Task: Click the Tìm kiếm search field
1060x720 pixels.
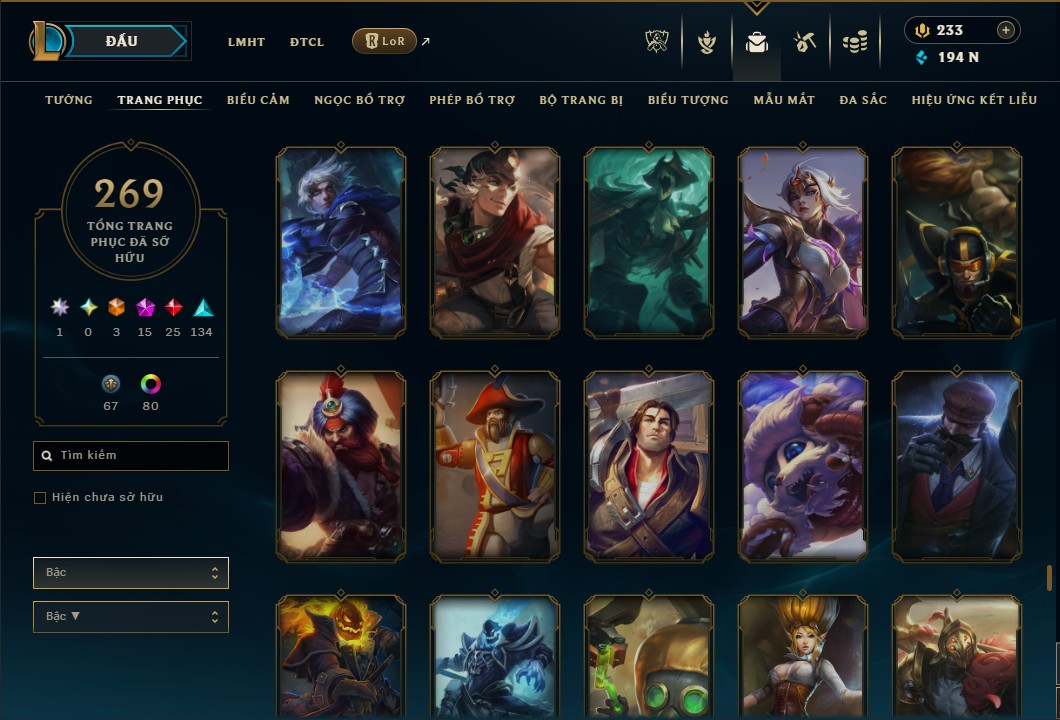Action: click(131, 456)
